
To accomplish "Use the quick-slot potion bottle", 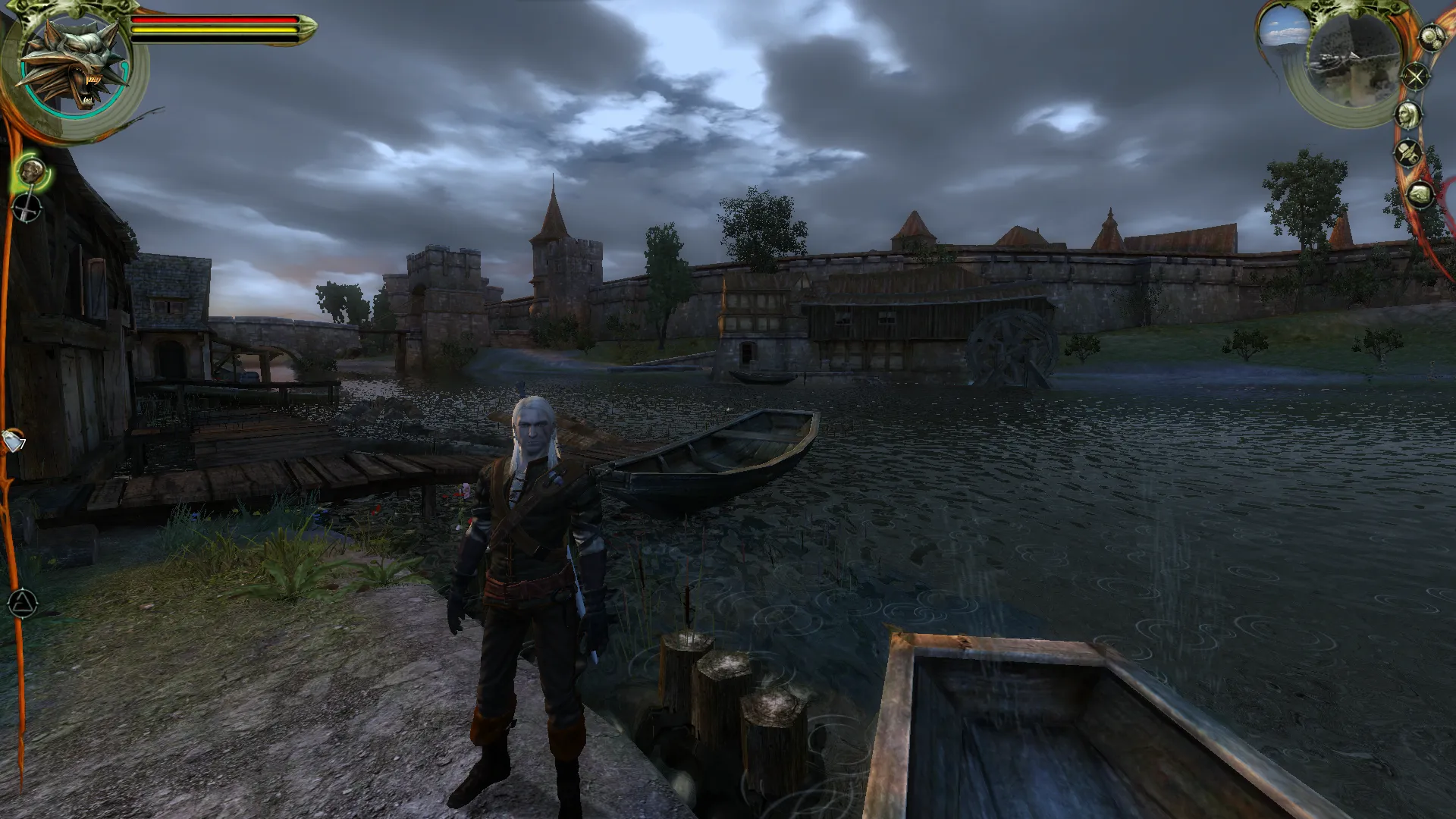I will click(x=14, y=441).
